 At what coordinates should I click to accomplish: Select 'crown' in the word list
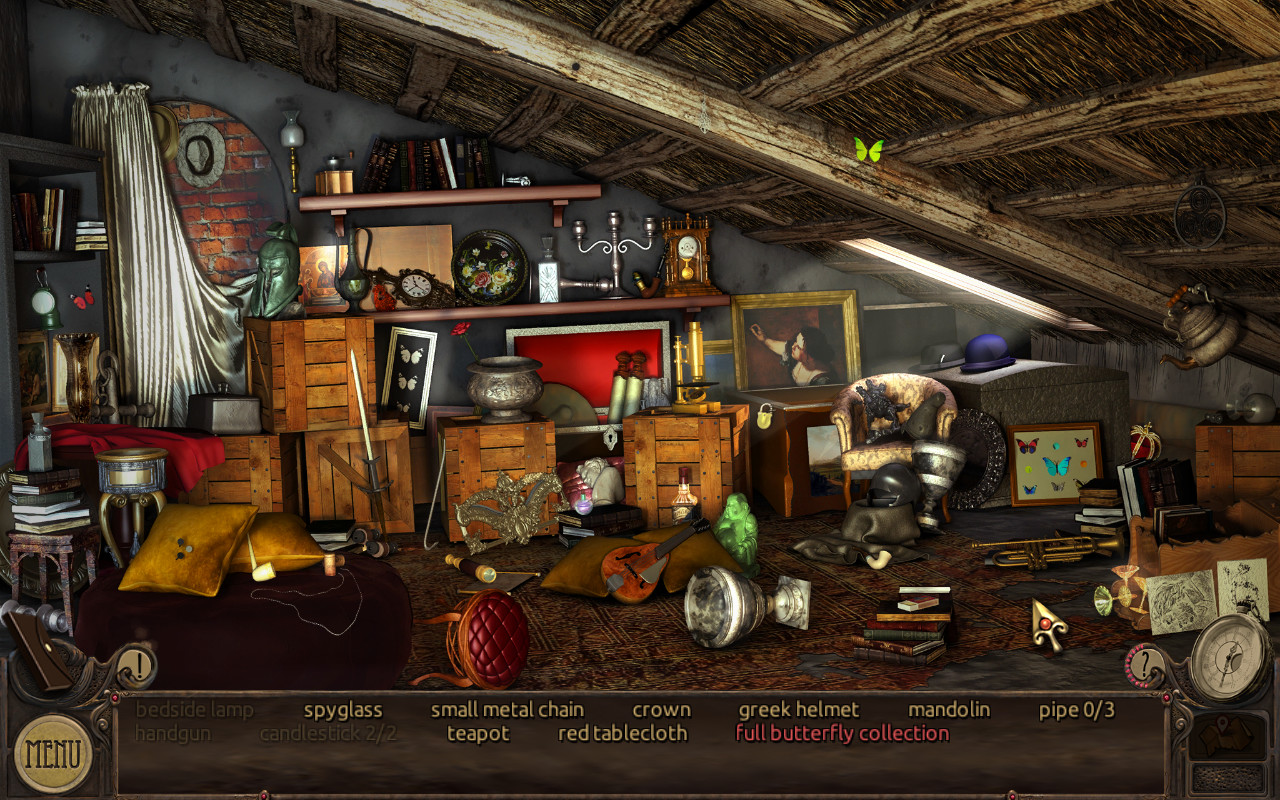663,709
